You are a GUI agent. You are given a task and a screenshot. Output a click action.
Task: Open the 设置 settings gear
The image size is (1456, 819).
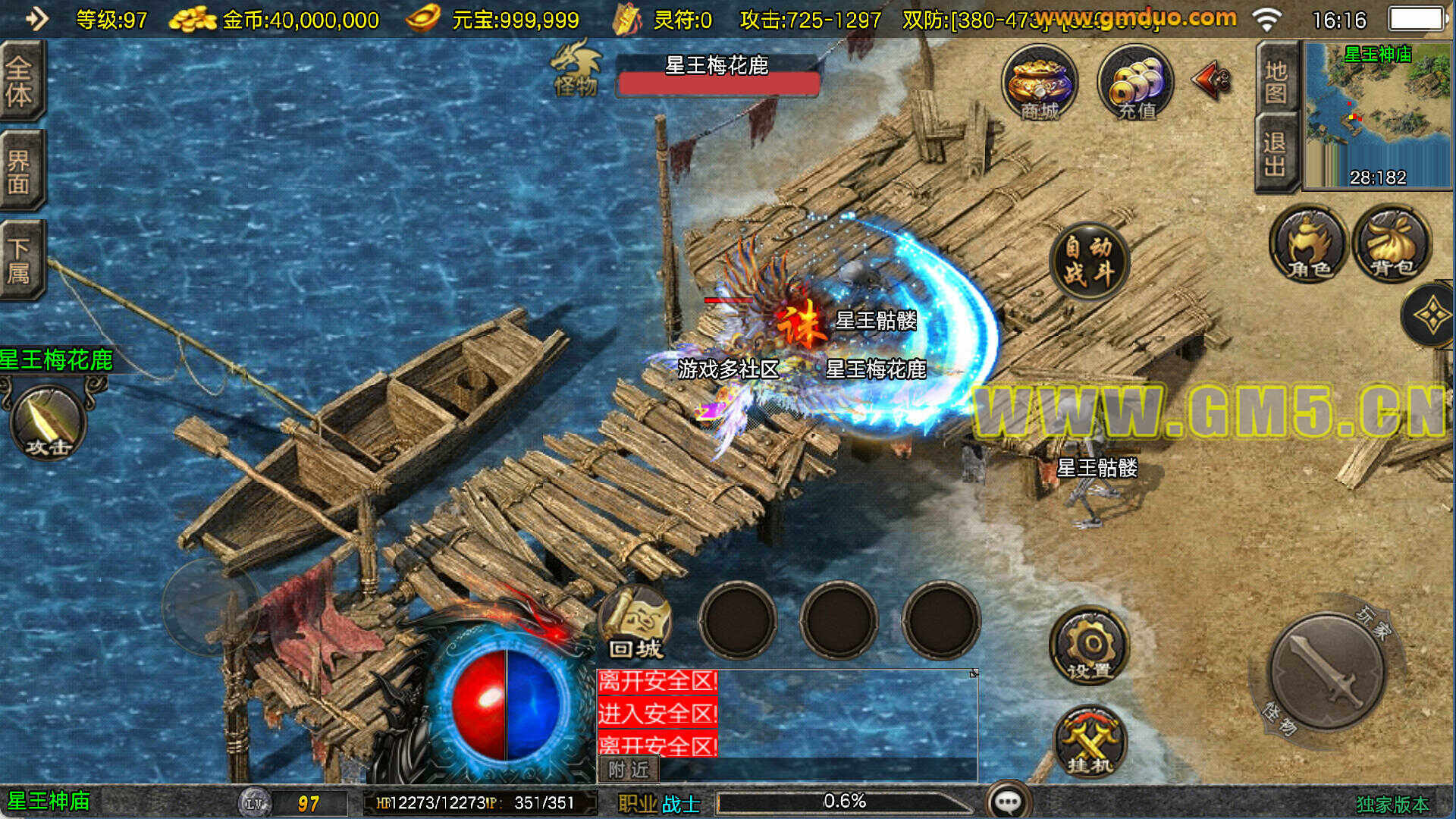(x=1089, y=646)
